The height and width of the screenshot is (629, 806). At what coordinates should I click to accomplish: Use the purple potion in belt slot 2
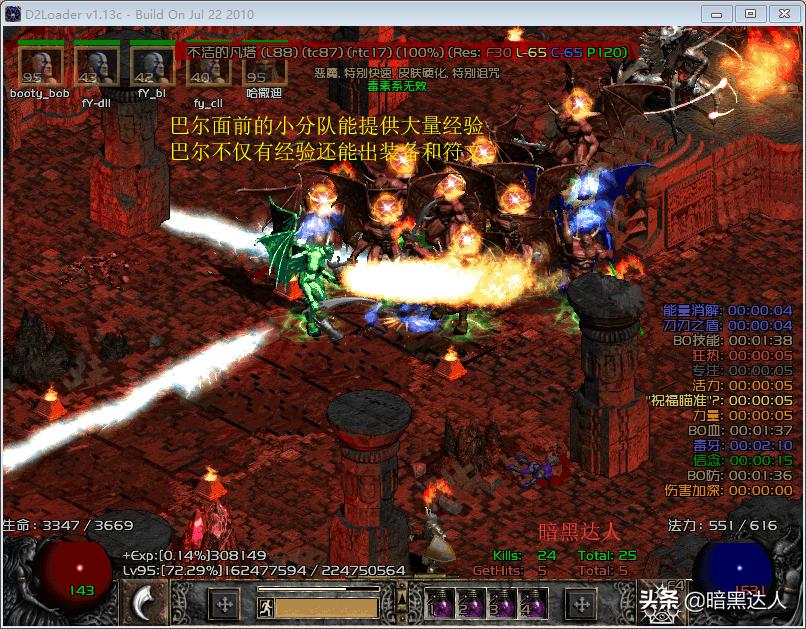click(471, 603)
